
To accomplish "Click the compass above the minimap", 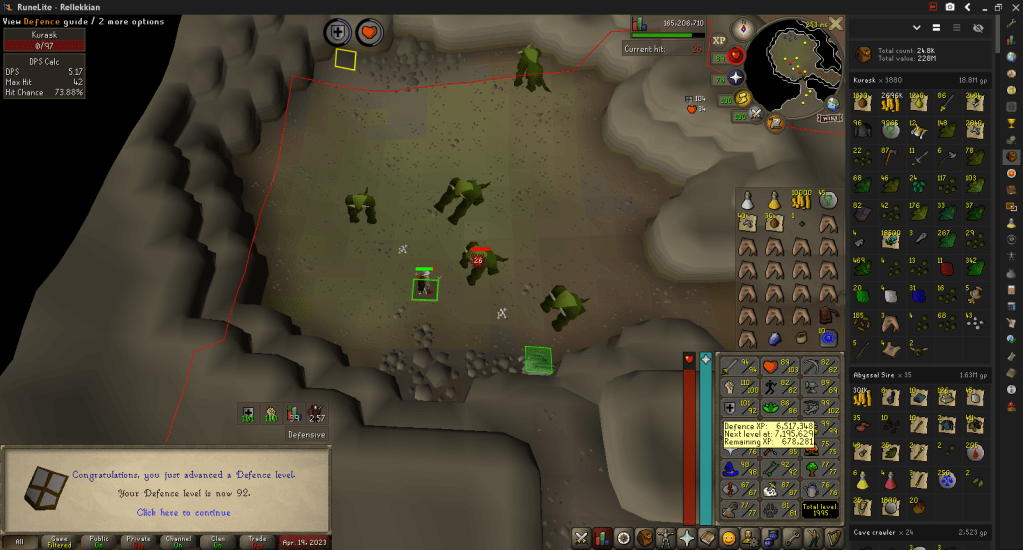I will tap(742, 28).
